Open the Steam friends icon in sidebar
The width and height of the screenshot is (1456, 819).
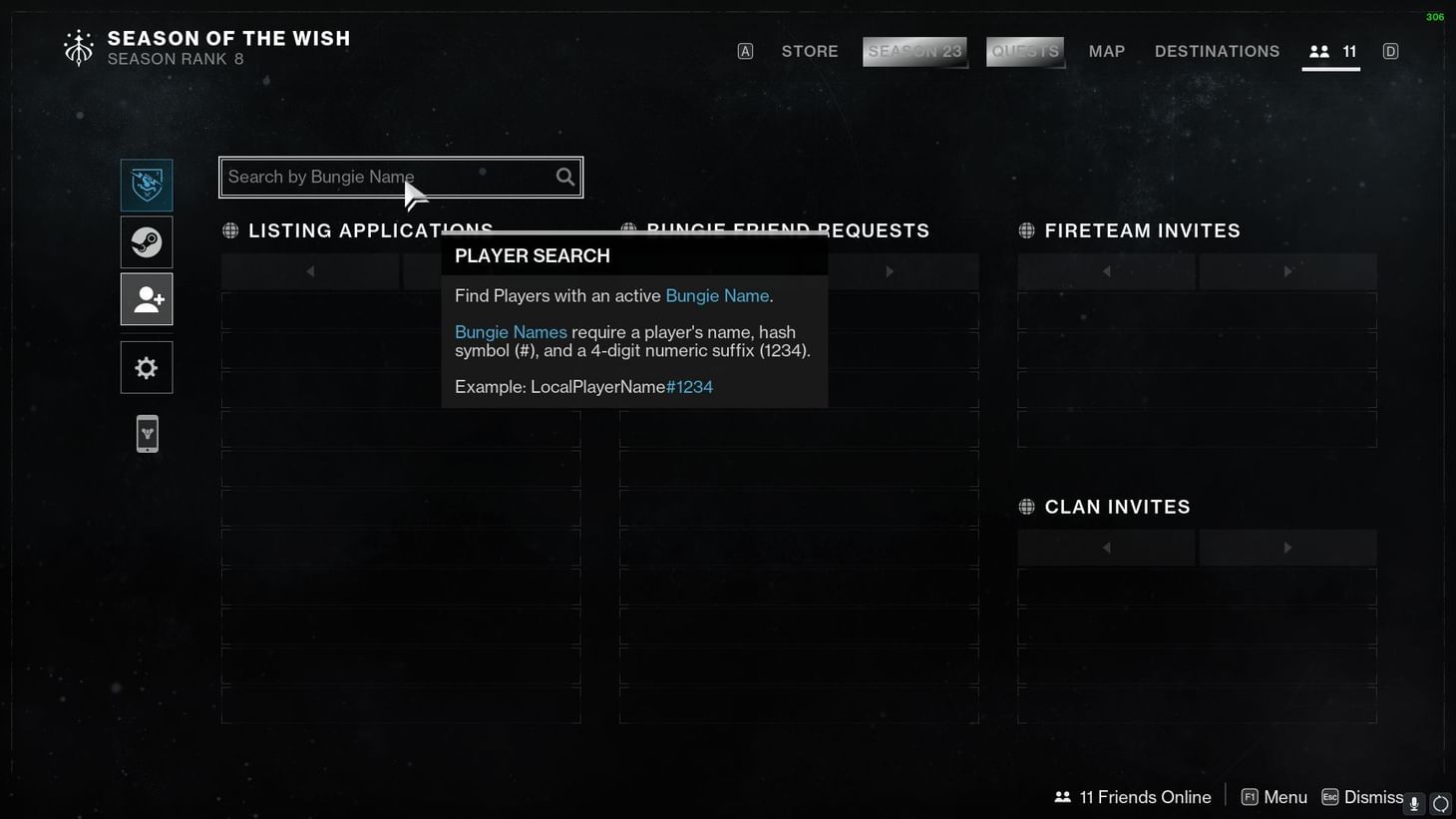click(x=147, y=241)
